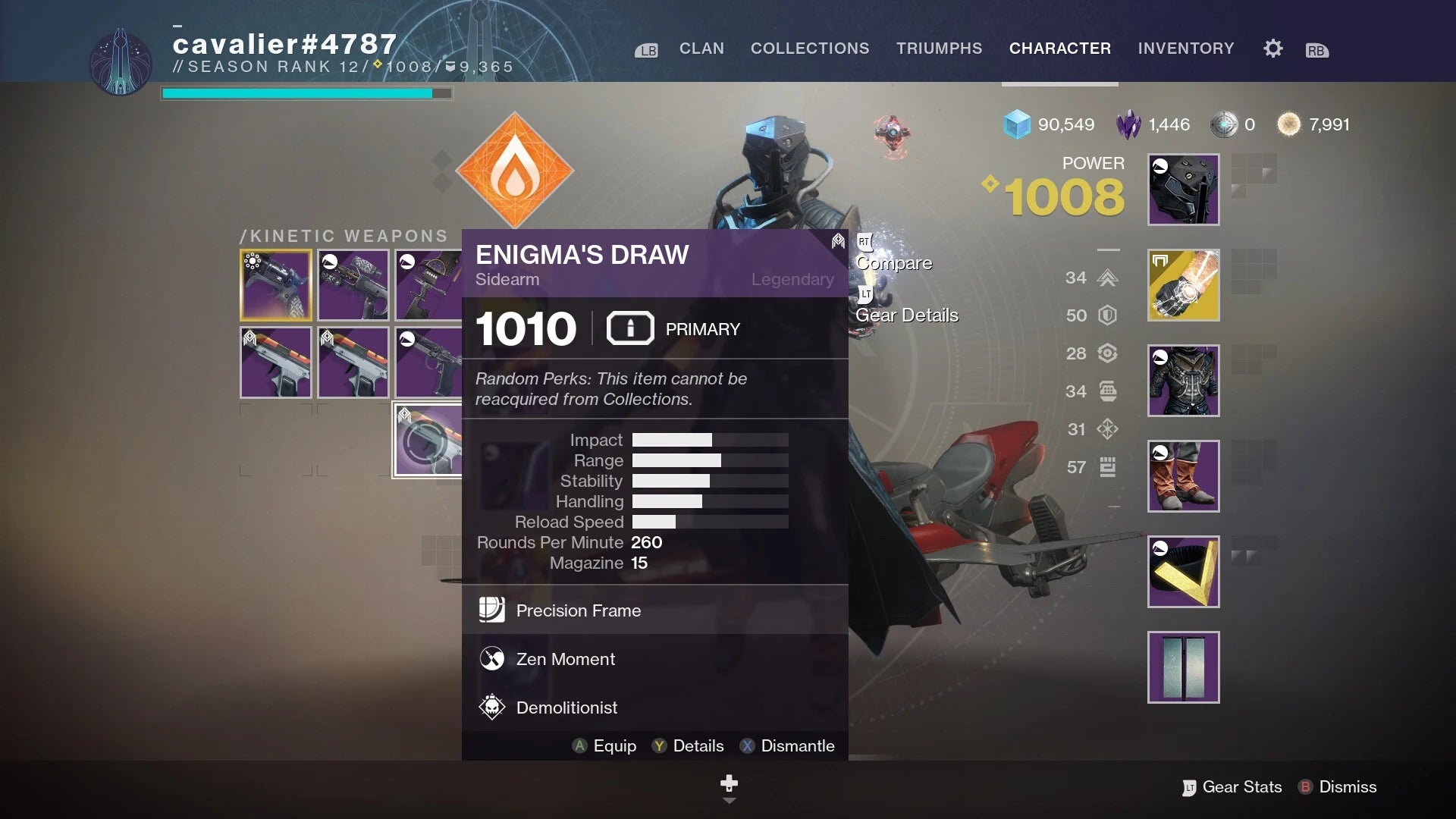Open Gear Details
Viewport: 1456px width, 819px height.
coord(907,315)
